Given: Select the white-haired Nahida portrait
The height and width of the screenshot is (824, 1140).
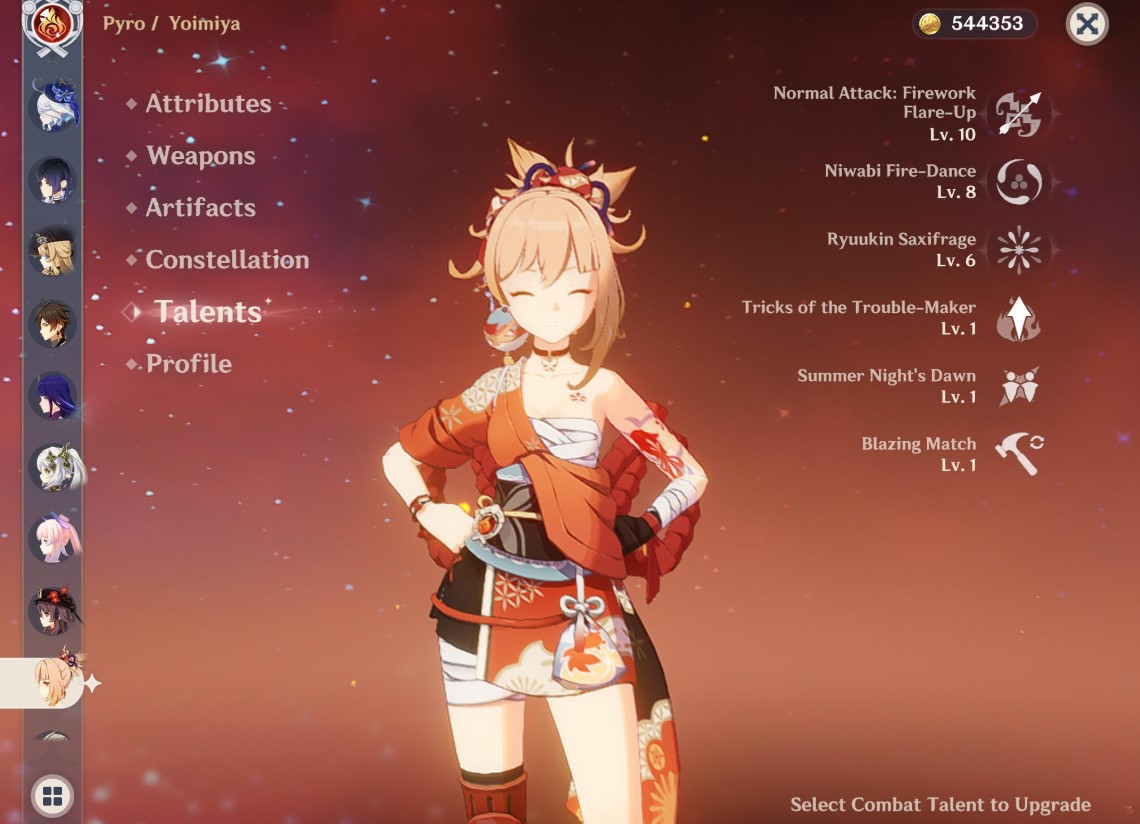Looking at the screenshot, I should [x=52, y=467].
